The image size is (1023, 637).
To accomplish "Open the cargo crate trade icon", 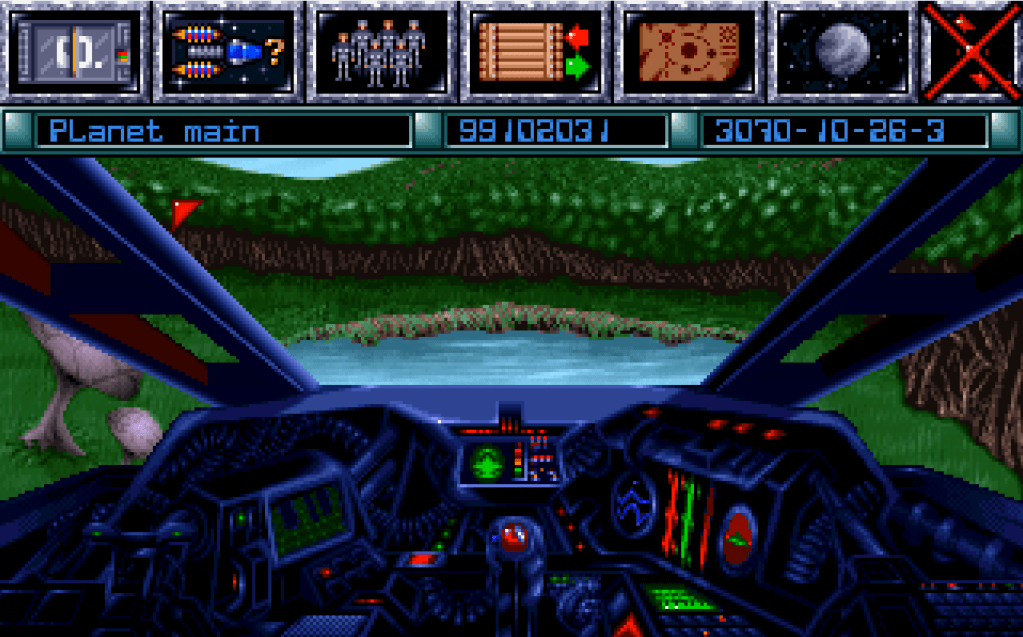I will tap(535, 51).
